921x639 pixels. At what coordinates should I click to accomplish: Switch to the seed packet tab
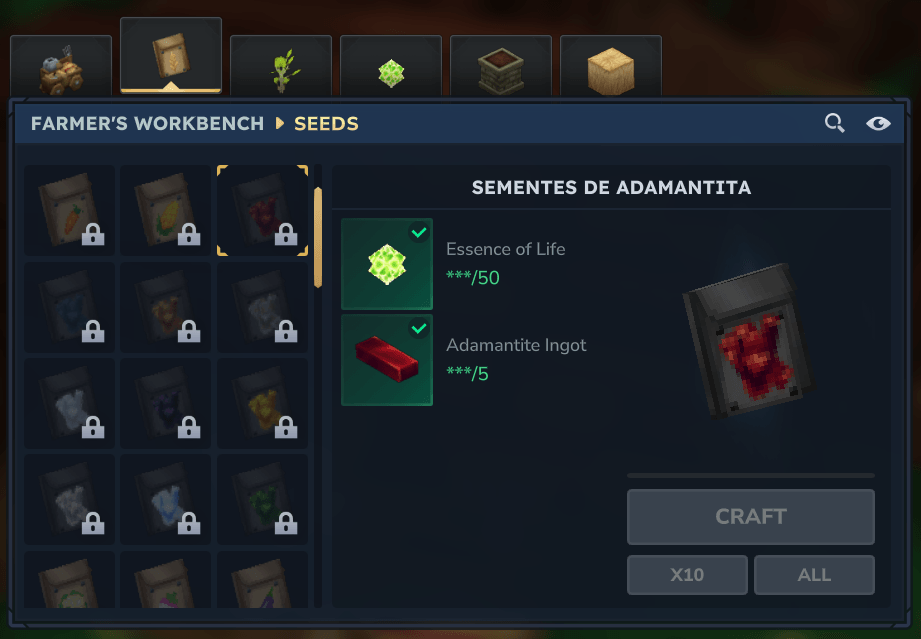point(170,56)
